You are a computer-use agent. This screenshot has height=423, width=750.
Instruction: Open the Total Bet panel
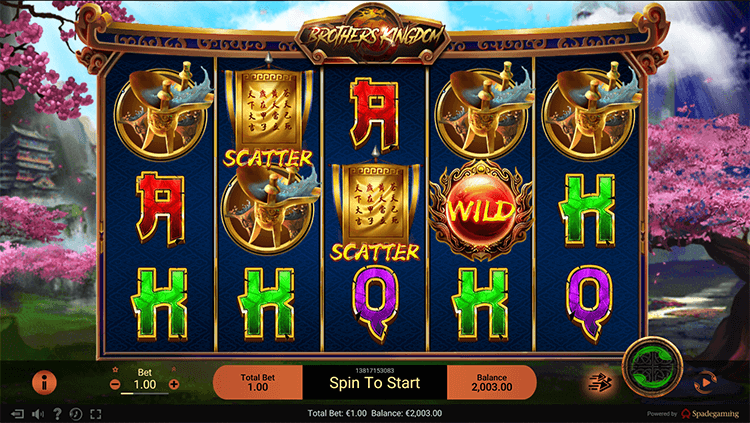click(x=258, y=382)
